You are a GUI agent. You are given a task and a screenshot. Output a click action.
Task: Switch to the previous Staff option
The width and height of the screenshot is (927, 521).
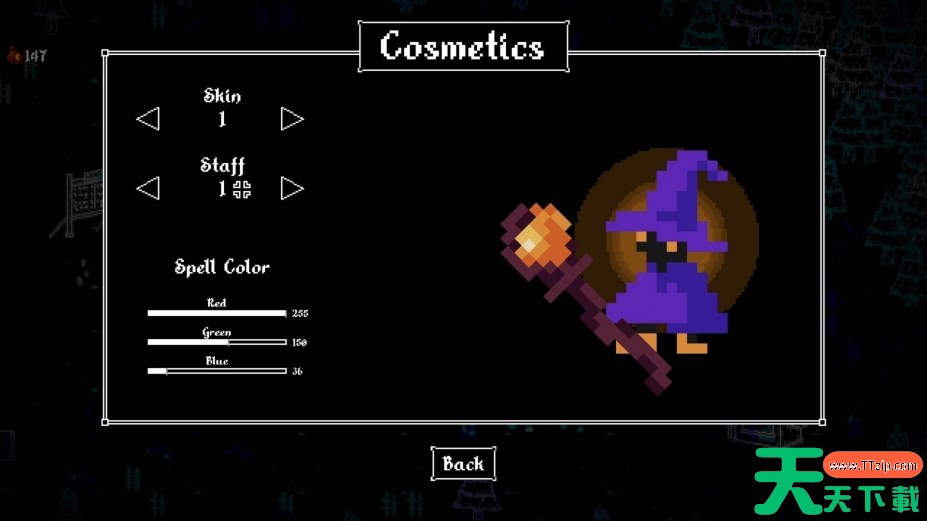pos(148,188)
